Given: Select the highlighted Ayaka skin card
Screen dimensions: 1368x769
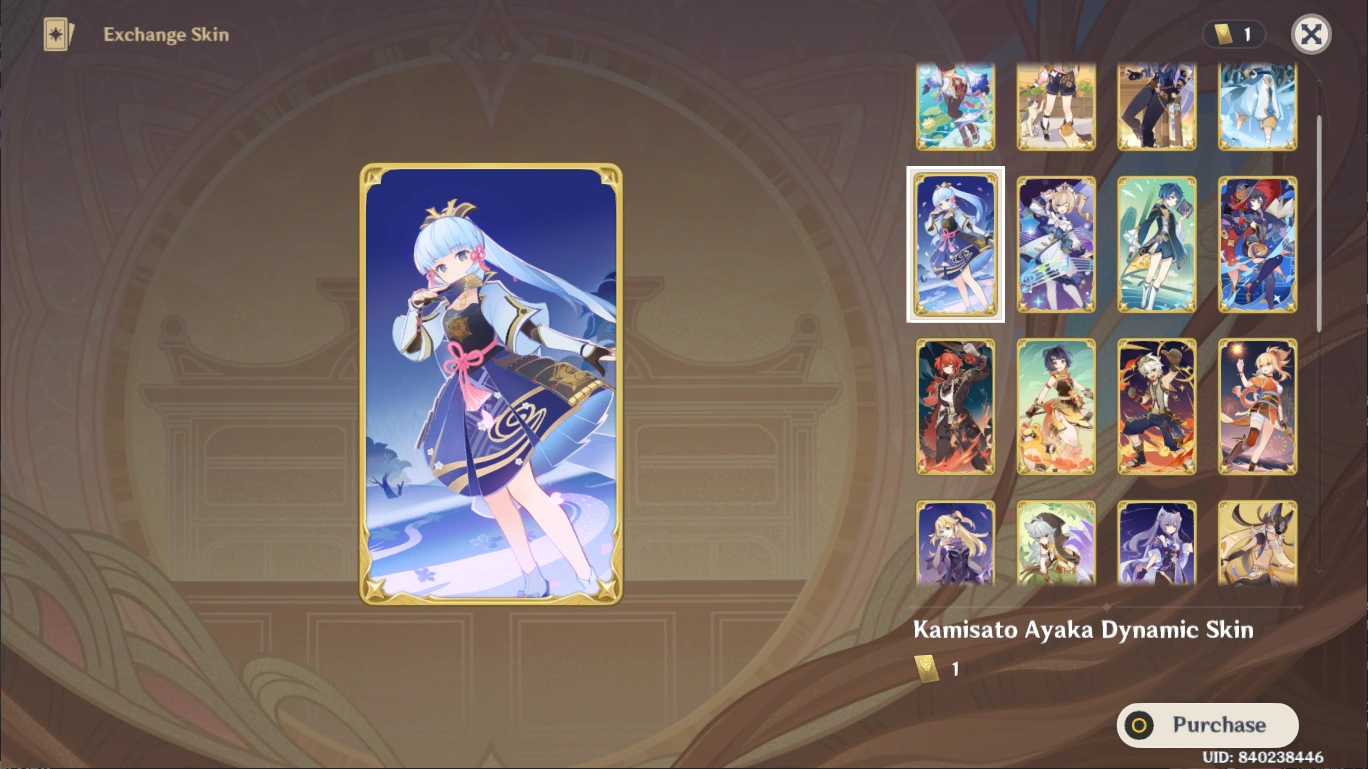Looking at the screenshot, I should click(955, 243).
